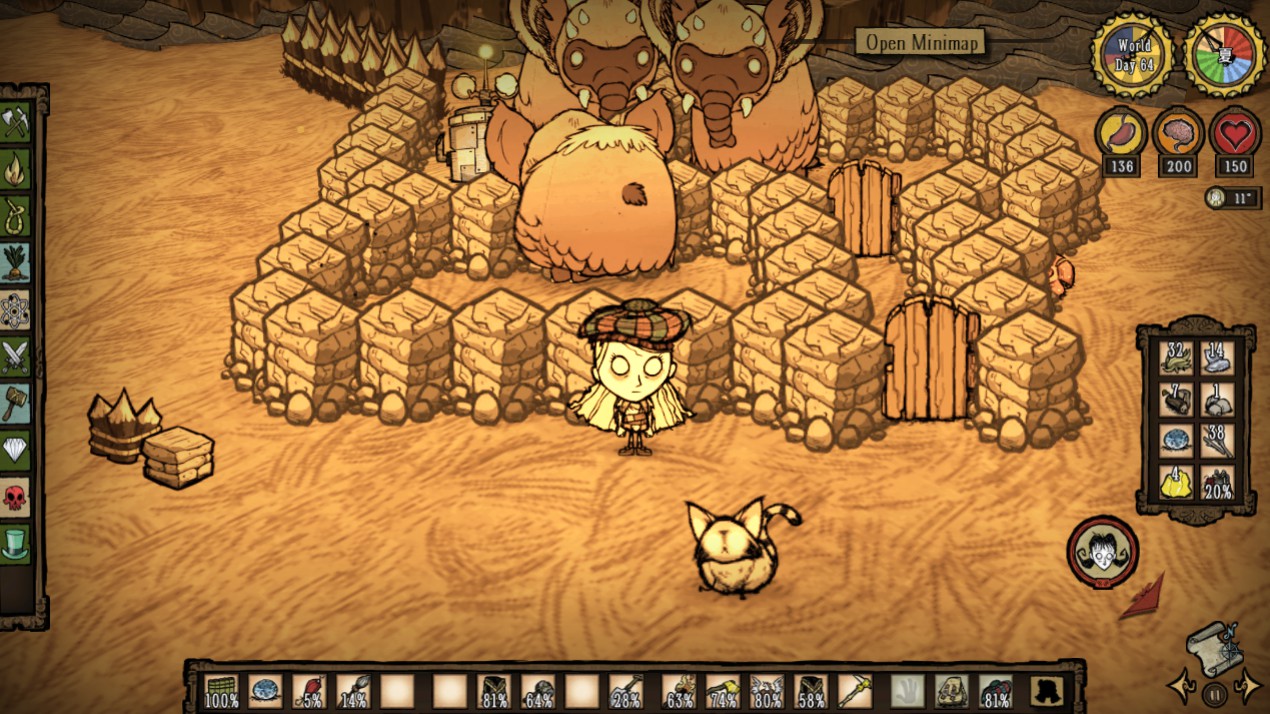Switch to the Survival rope-trap tab
1270x714 pixels.
[16, 216]
